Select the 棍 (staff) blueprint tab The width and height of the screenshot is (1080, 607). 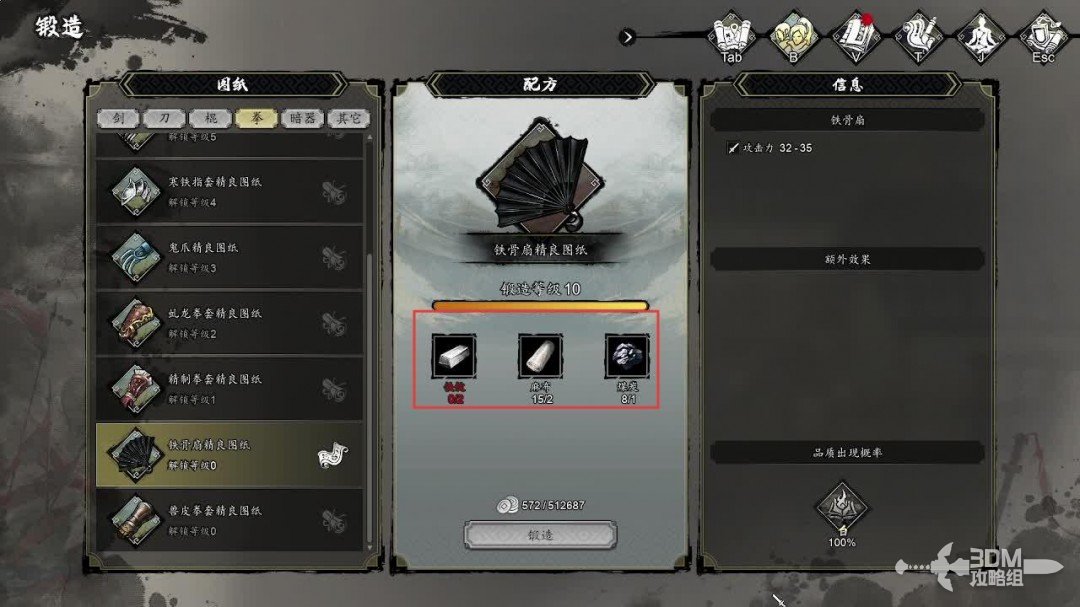tap(210, 118)
